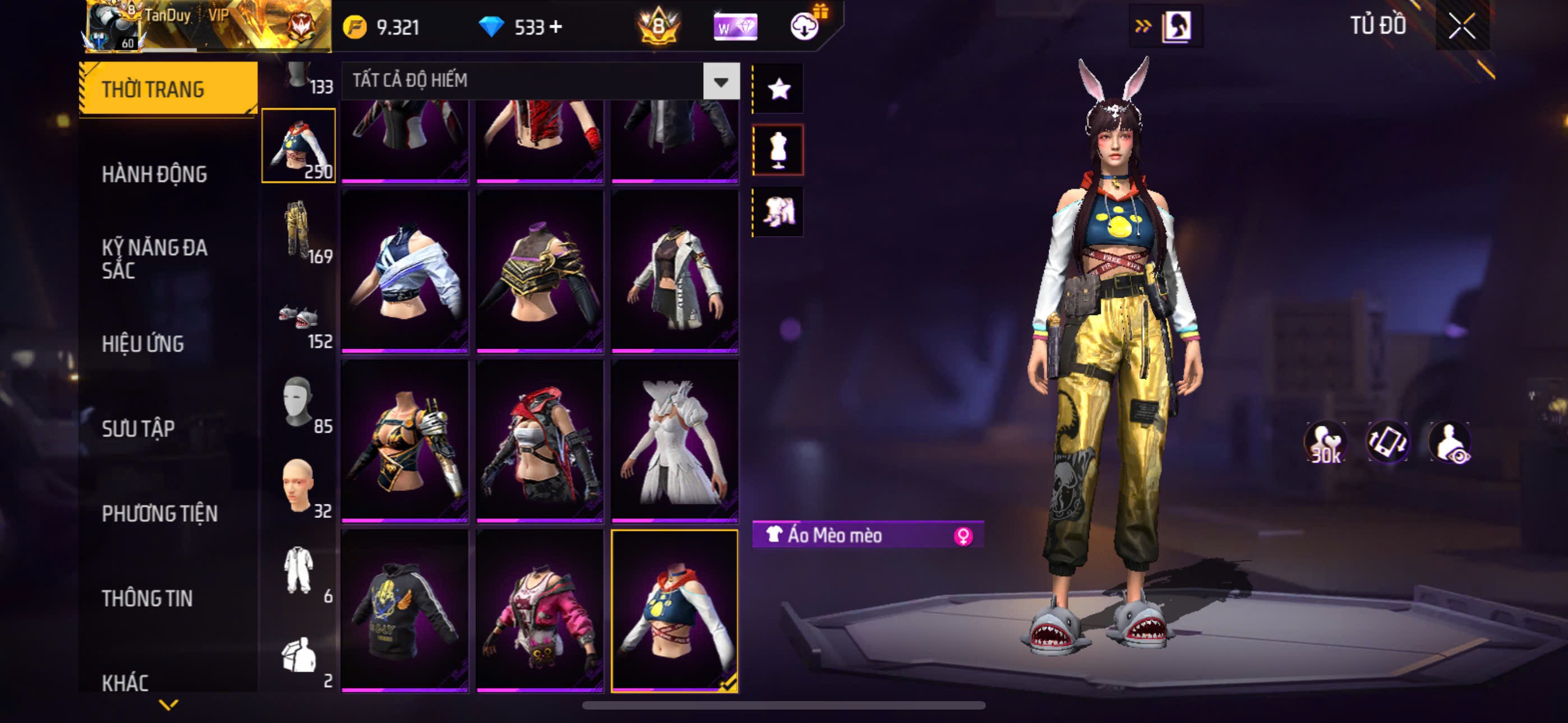Select the Áo Mèo mèo crop top
Screen dimensions: 1568x723
pyautogui.click(x=675, y=610)
